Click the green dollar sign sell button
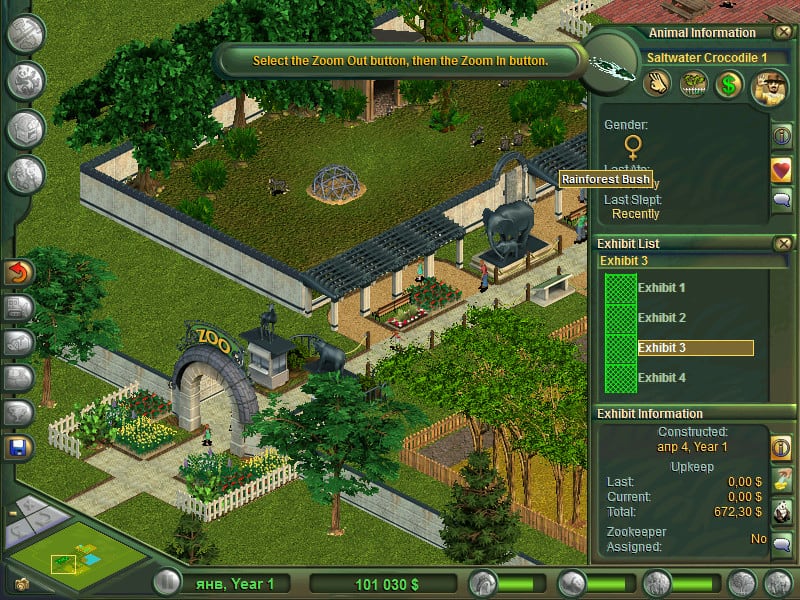Screen dimensions: 800x600 (x=728, y=86)
